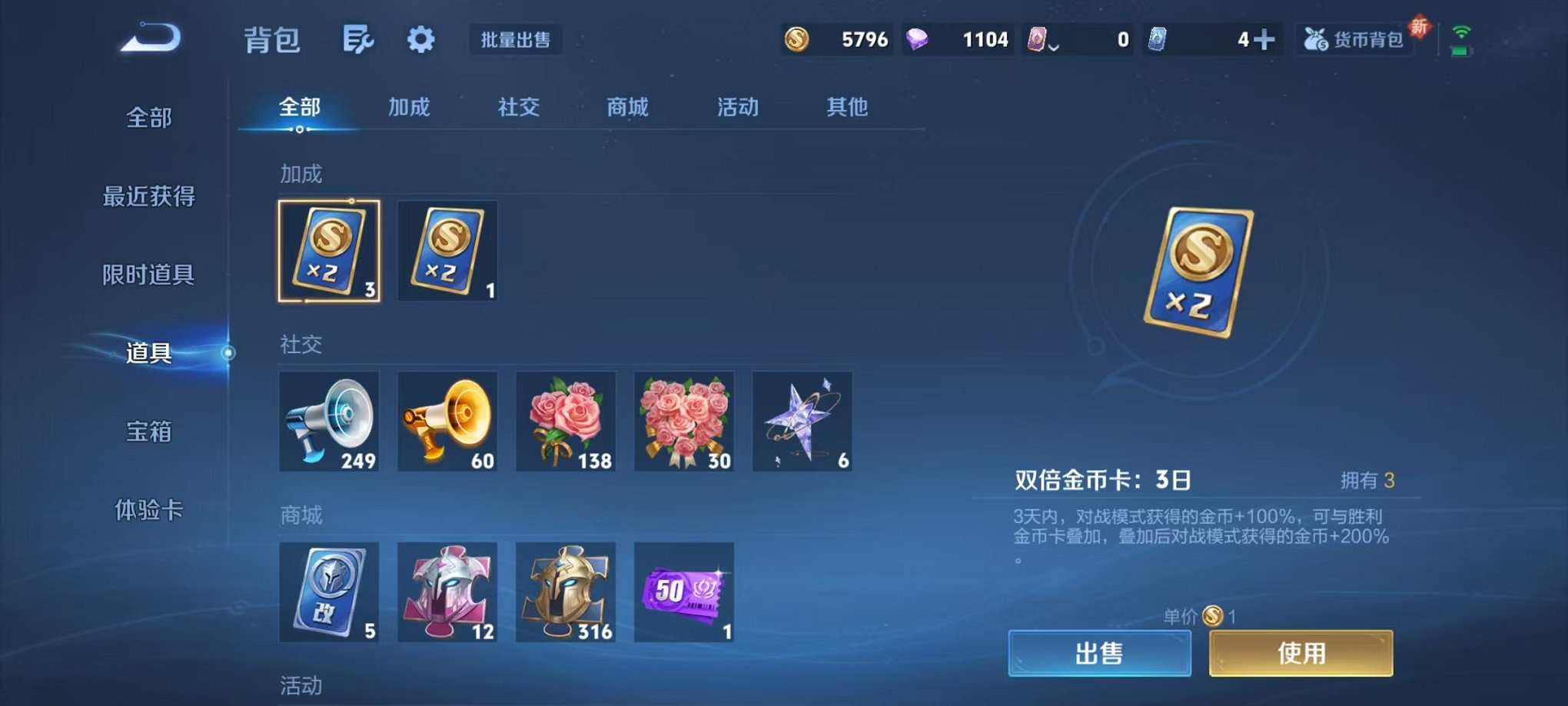1568x706 pixels.
Task: Open the settings gear
Action: pos(420,38)
